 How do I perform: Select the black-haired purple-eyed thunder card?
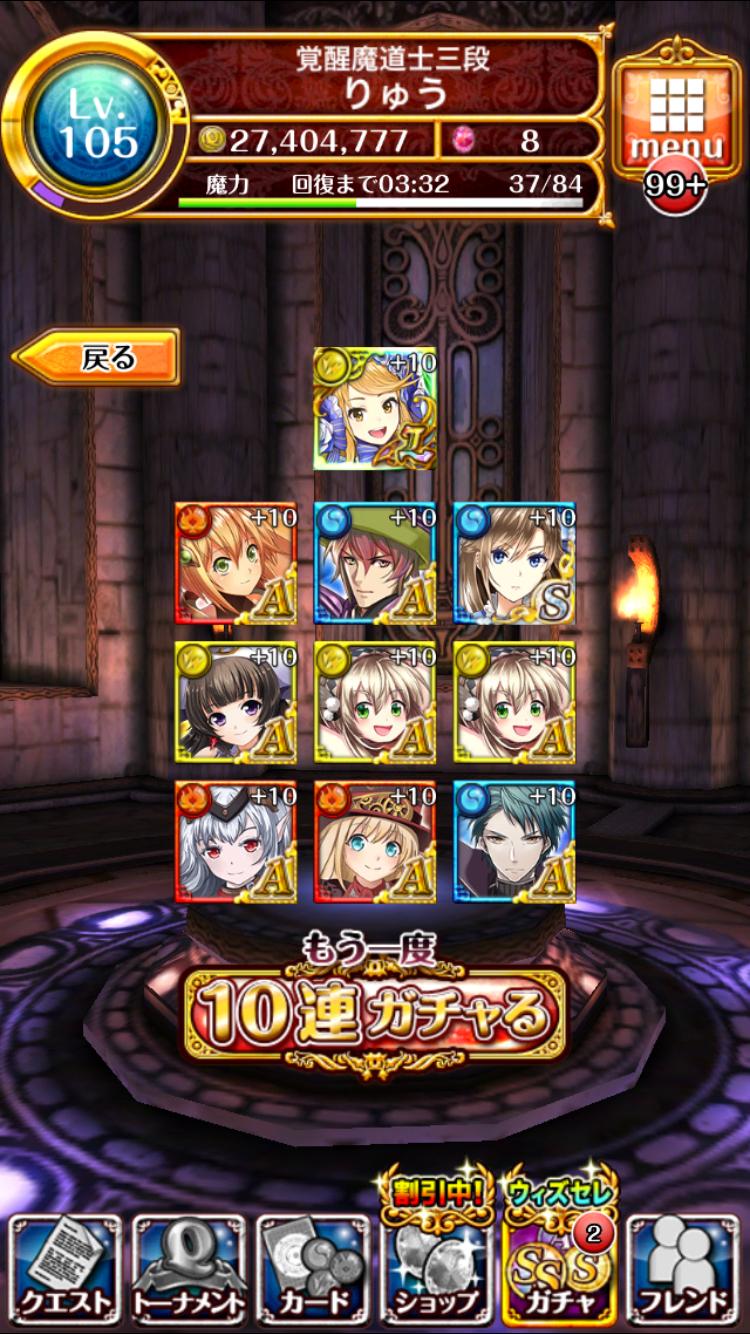coord(236,702)
